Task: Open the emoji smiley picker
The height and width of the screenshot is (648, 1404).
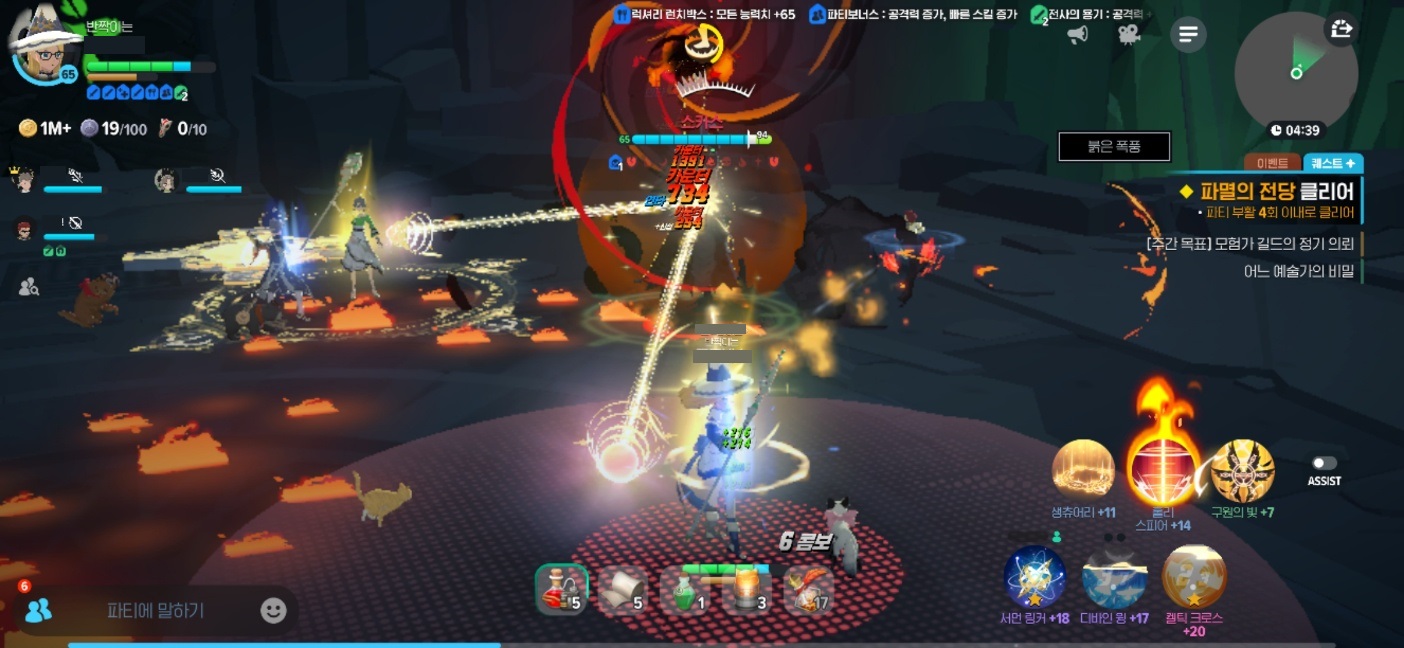Action: tap(273, 610)
